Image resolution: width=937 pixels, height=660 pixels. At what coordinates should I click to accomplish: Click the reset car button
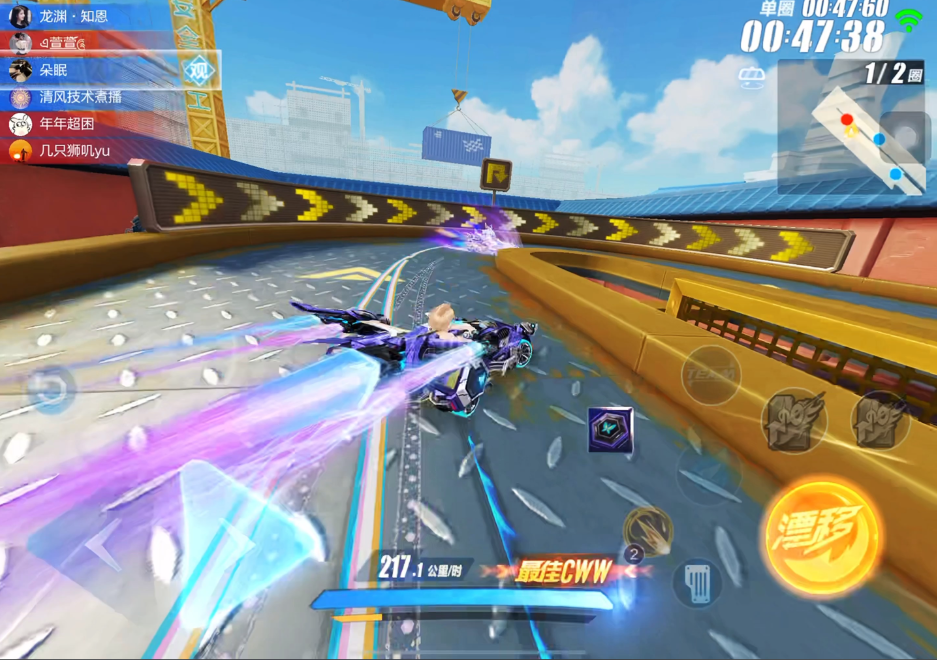[x=50, y=389]
